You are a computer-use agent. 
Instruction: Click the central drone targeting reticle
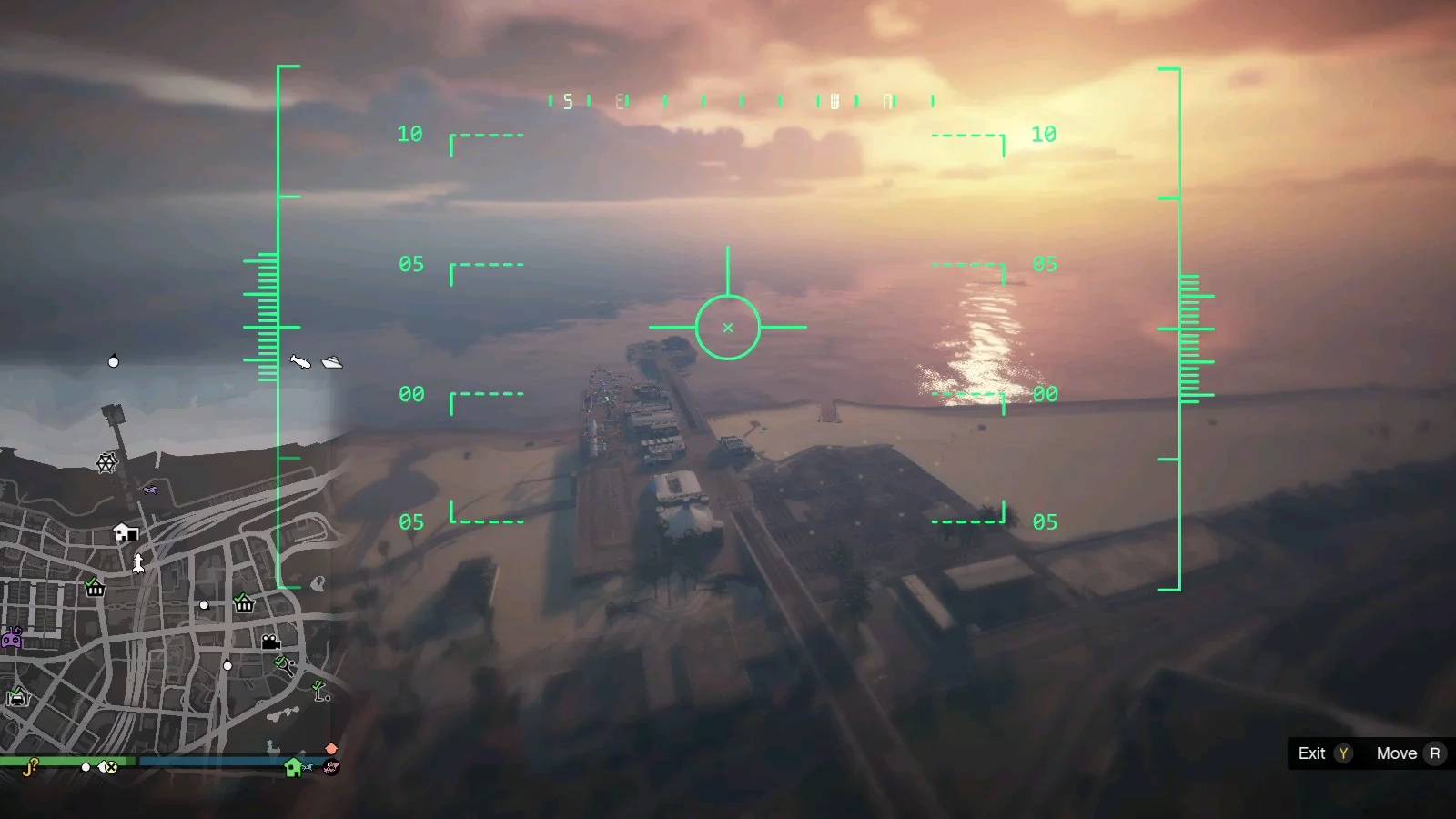click(x=728, y=328)
